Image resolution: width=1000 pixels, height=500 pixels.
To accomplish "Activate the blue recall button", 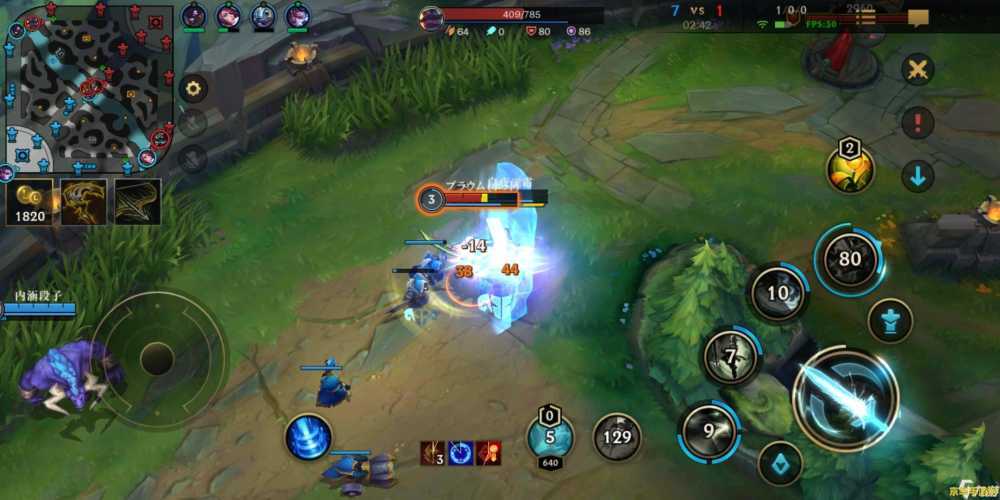I will click(309, 437).
